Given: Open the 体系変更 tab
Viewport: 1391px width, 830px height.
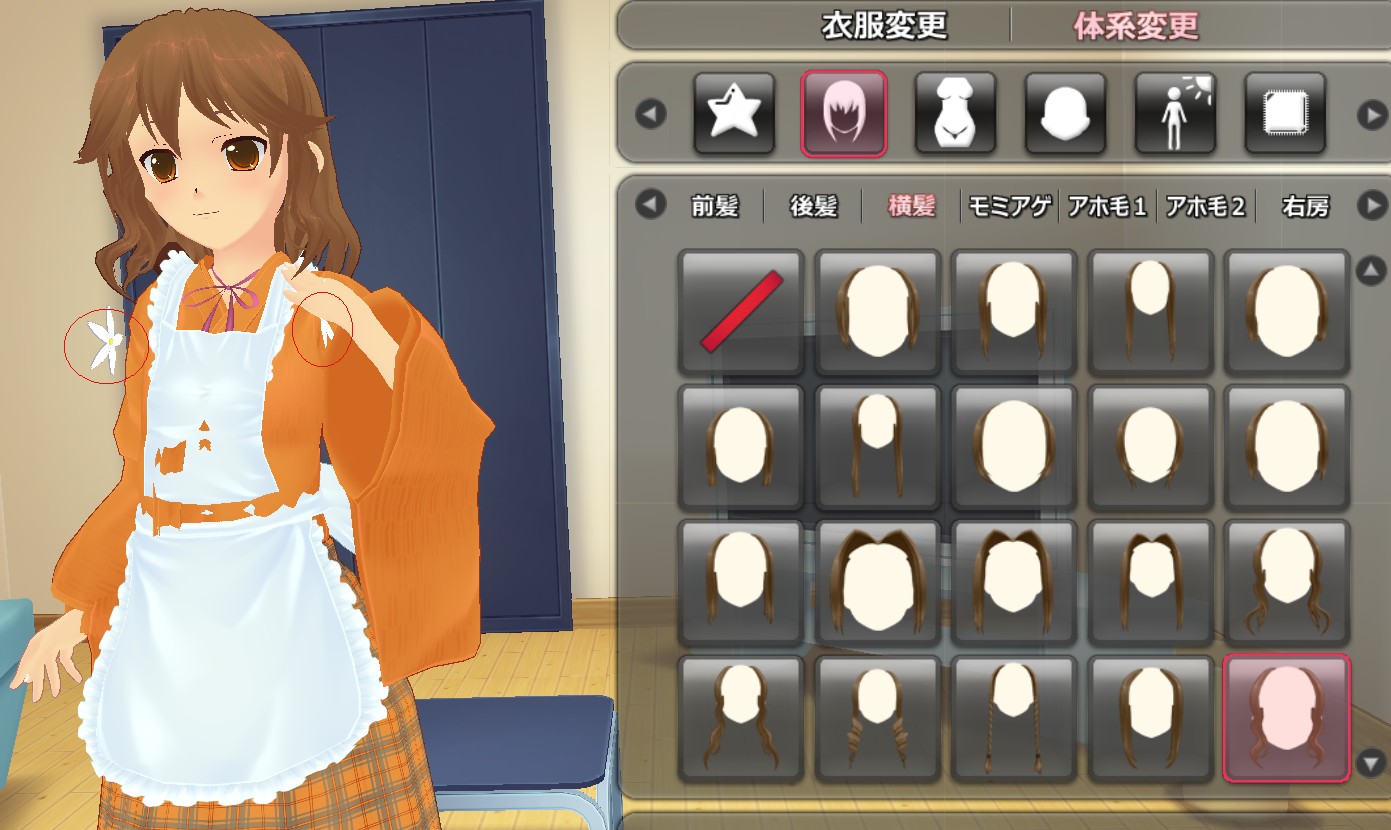Looking at the screenshot, I should 1135,26.
